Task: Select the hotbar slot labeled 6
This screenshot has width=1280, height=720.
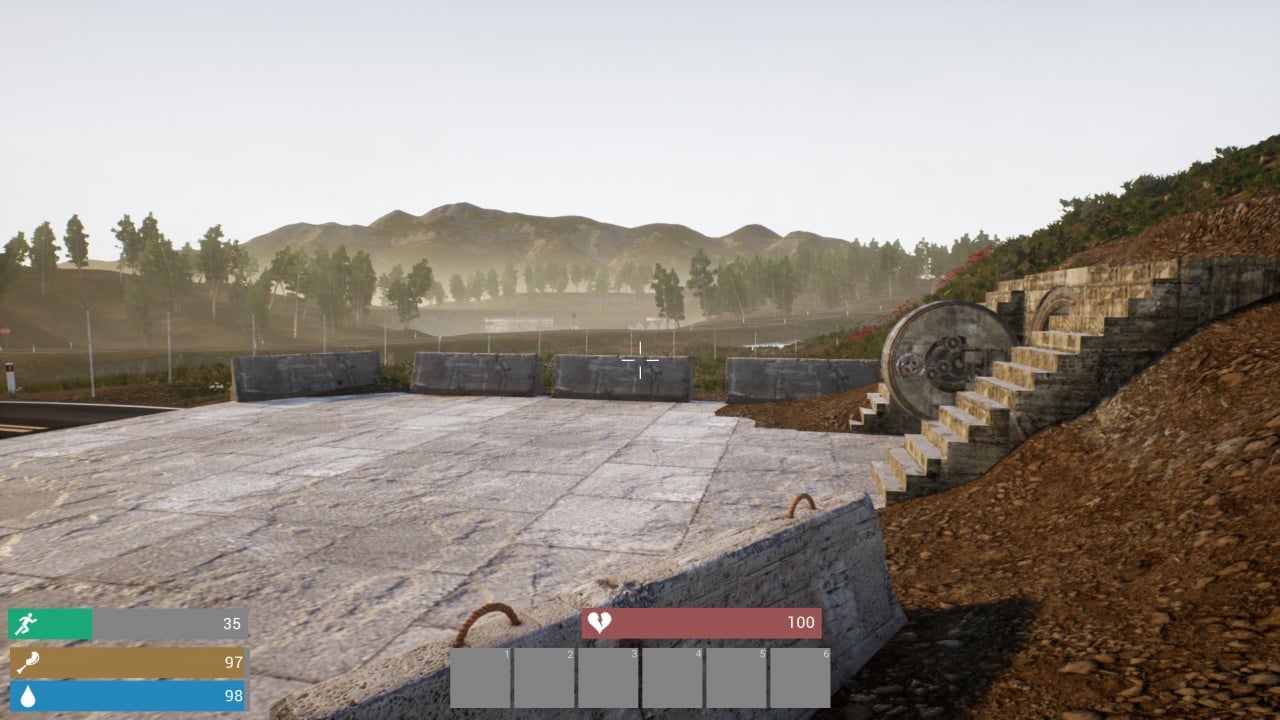Action: 800,678
